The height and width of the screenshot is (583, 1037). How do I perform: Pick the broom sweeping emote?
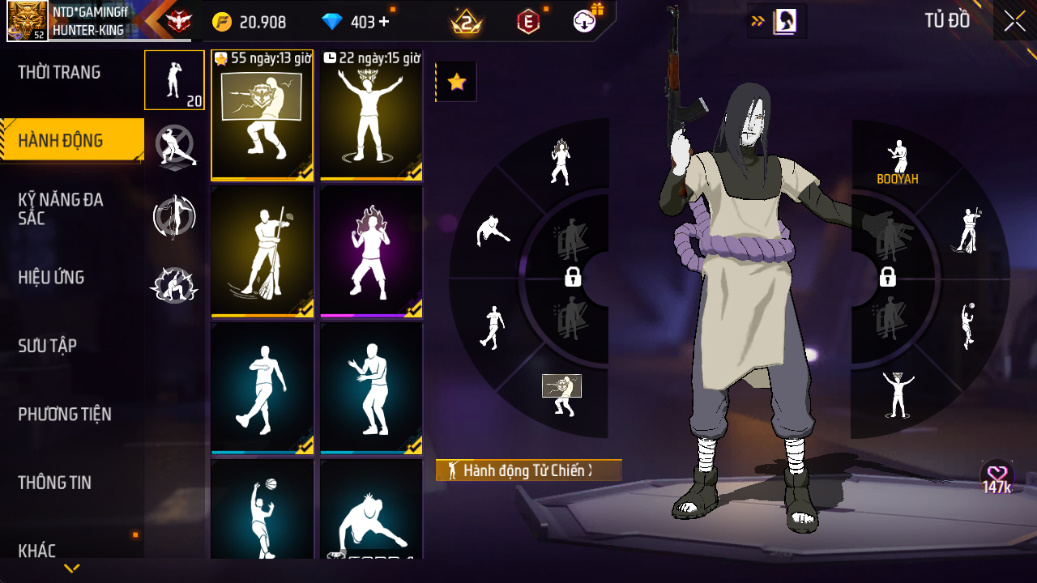[262, 251]
